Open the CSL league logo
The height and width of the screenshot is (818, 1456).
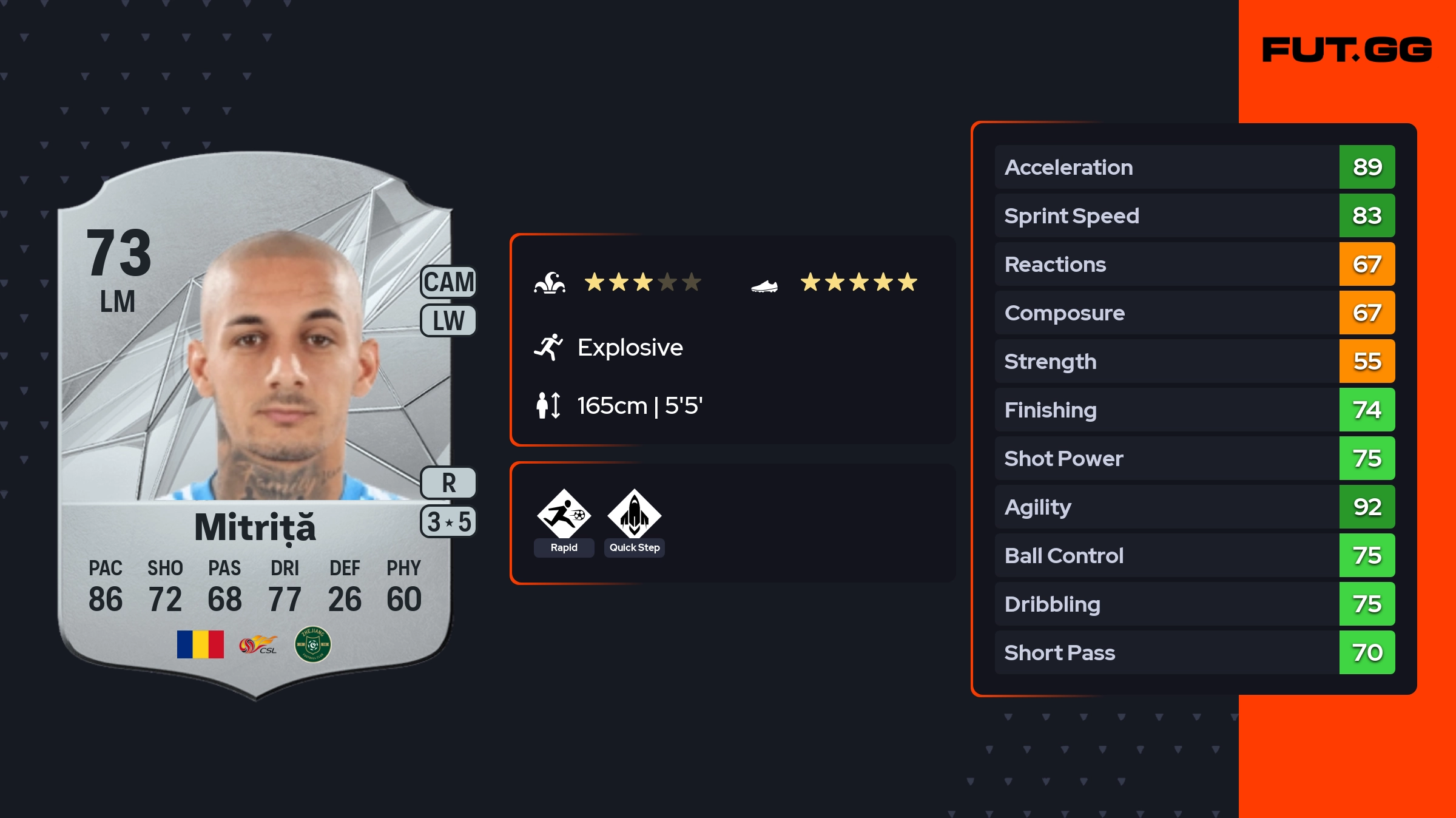pos(258,644)
